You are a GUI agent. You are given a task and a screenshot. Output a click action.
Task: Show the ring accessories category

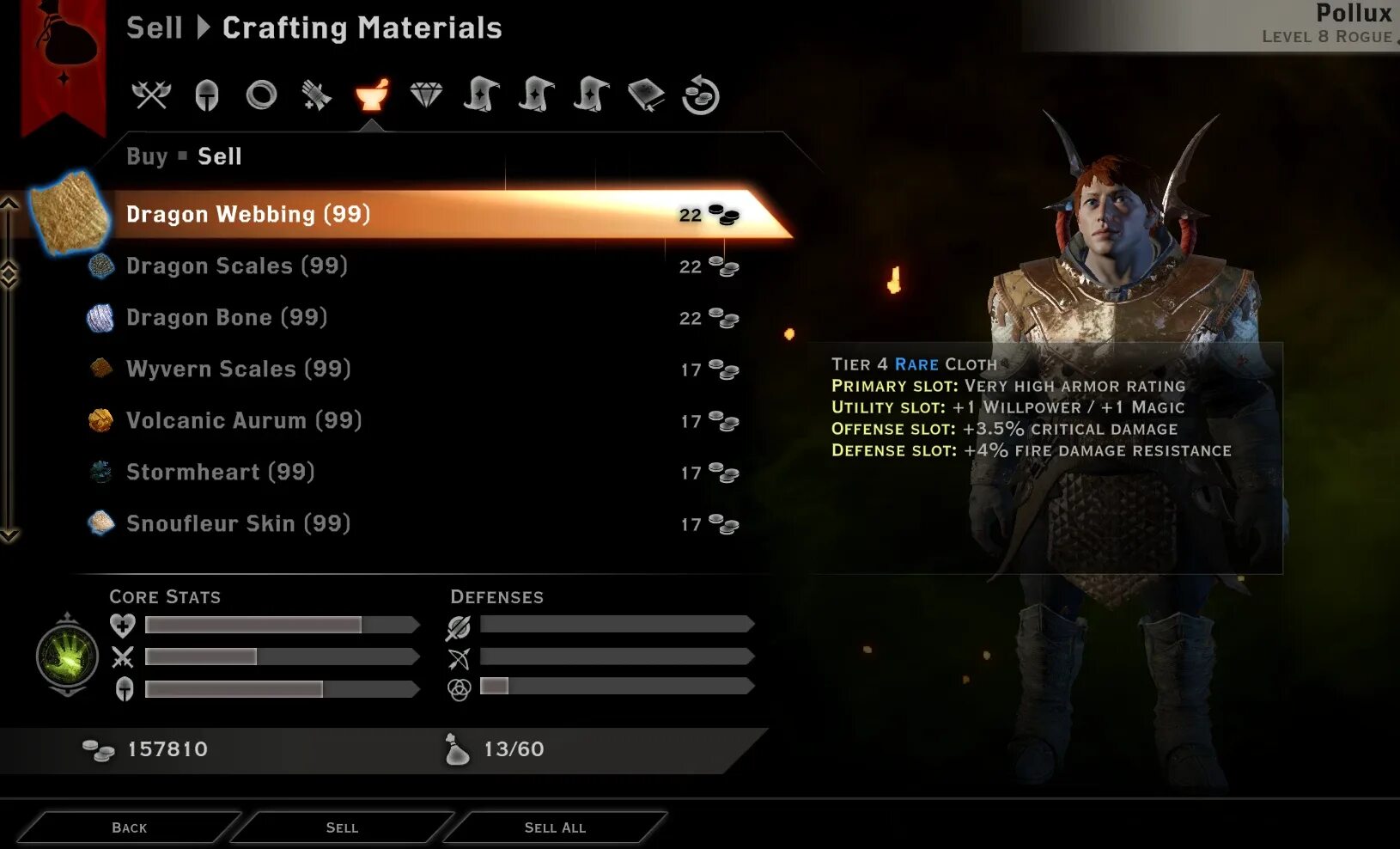point(261,95)
